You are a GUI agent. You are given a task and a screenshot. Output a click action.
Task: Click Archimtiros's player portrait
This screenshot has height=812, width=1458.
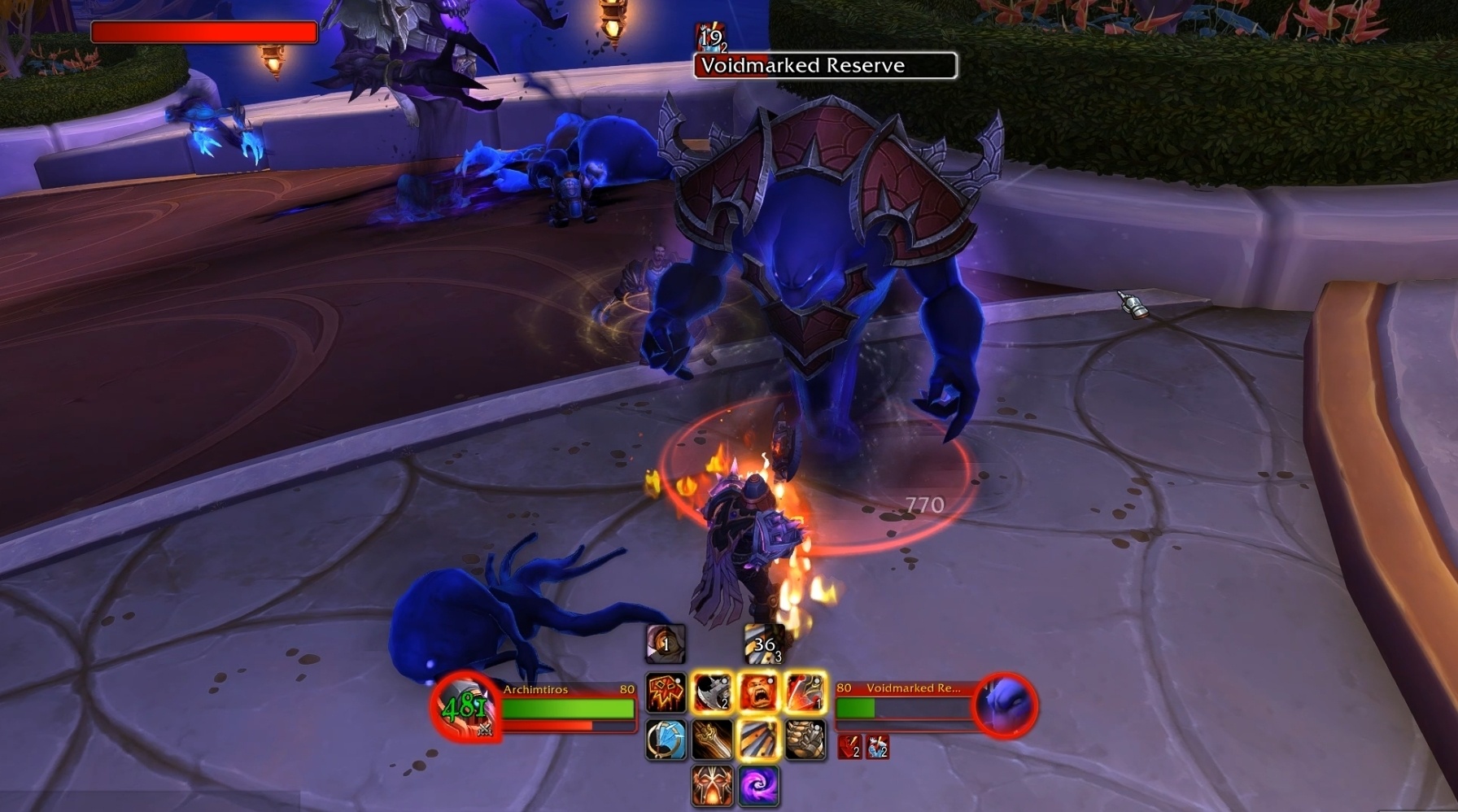coord(465,706)
